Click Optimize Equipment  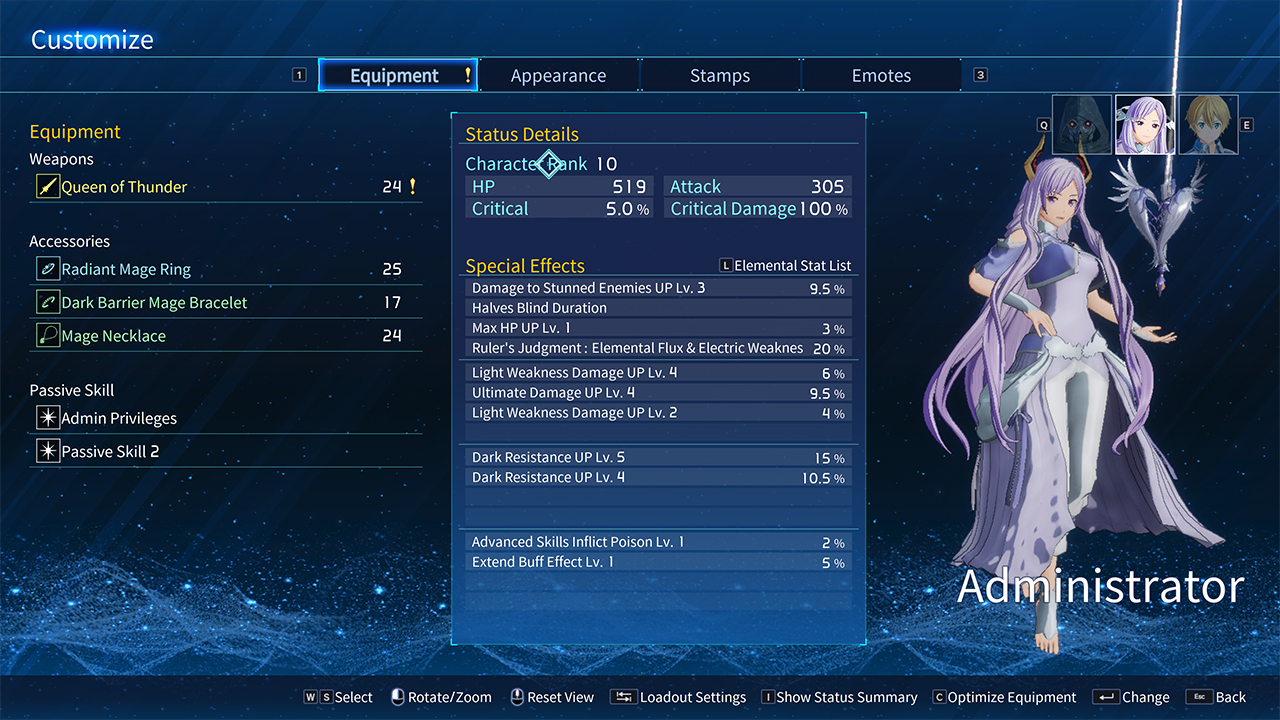(1004, 698)
